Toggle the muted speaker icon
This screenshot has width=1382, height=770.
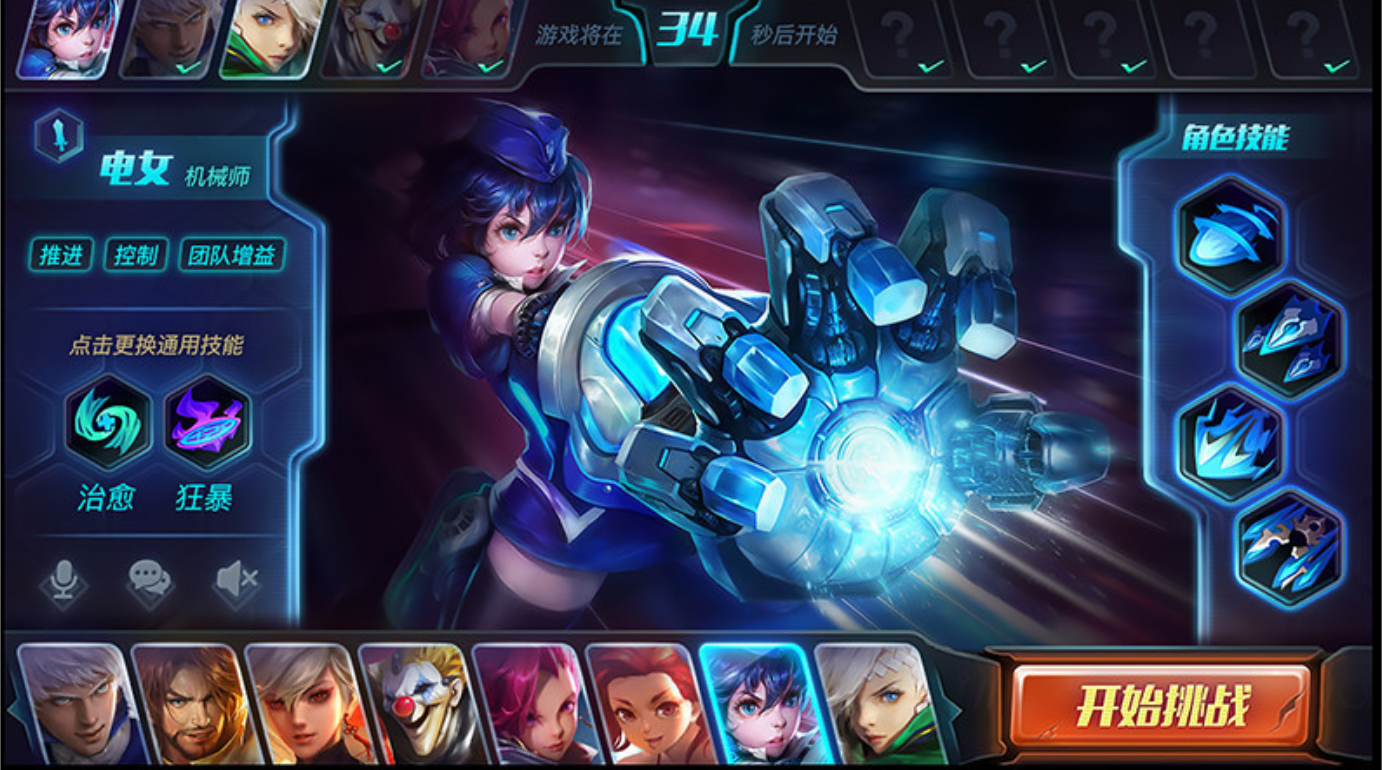[x=237, y=580]
